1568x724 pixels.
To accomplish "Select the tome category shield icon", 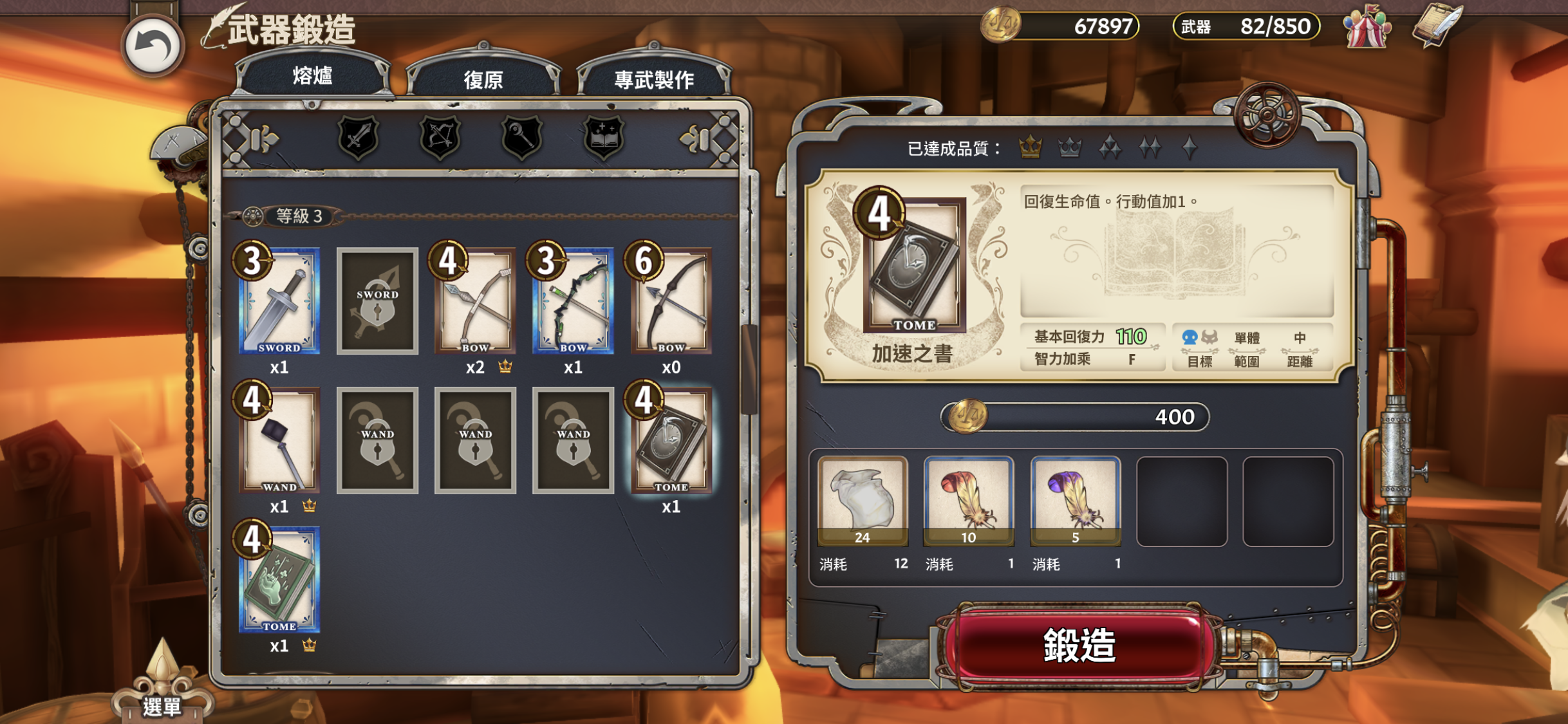I will click(x=605, y=137).
